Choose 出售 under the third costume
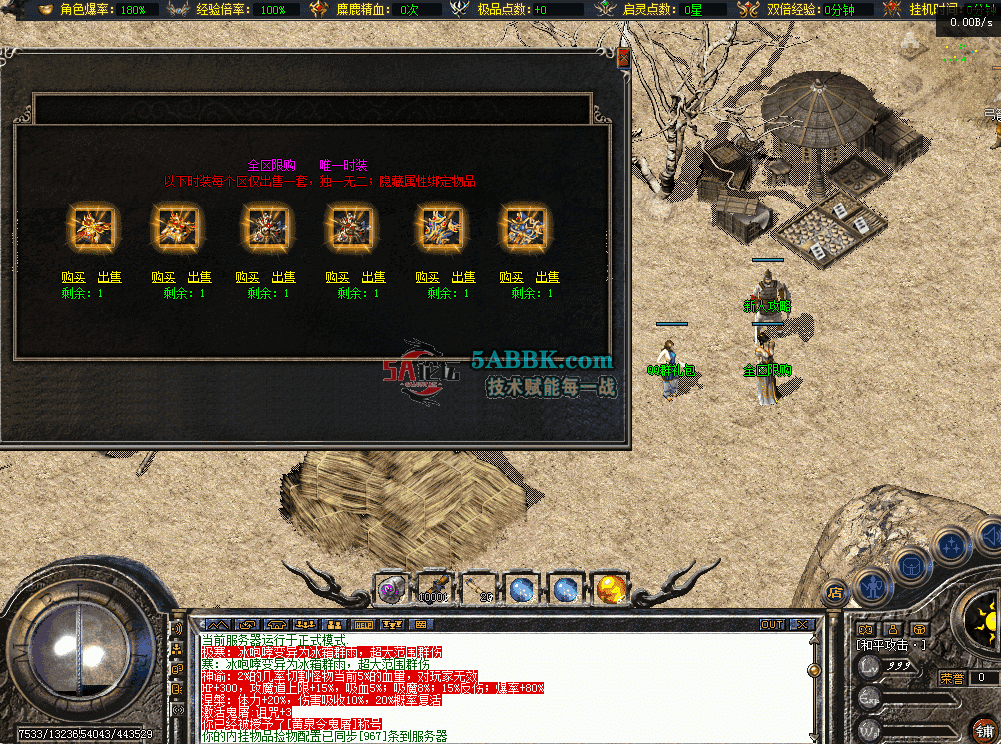The height and width of the screenshot is (744, 1001). coord(283,277)
